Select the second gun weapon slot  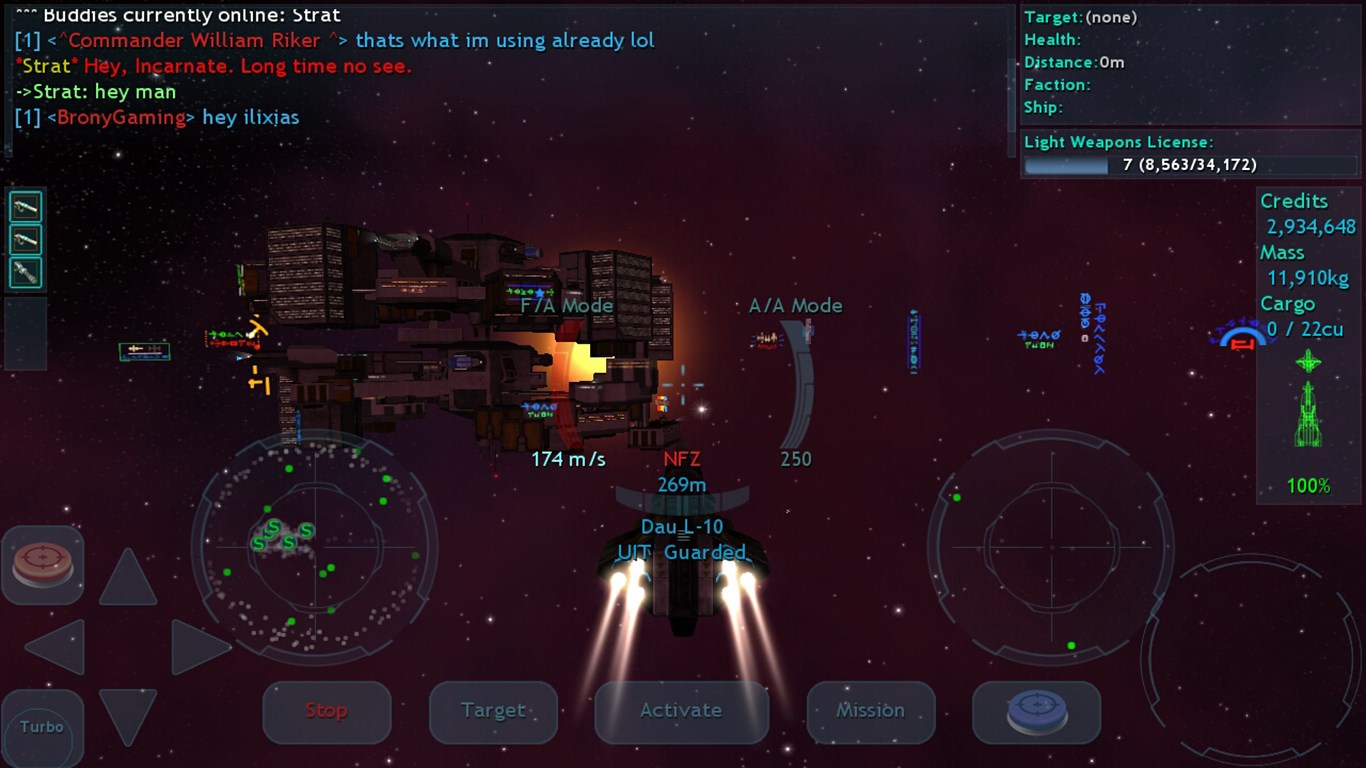(x=25, y=239)
